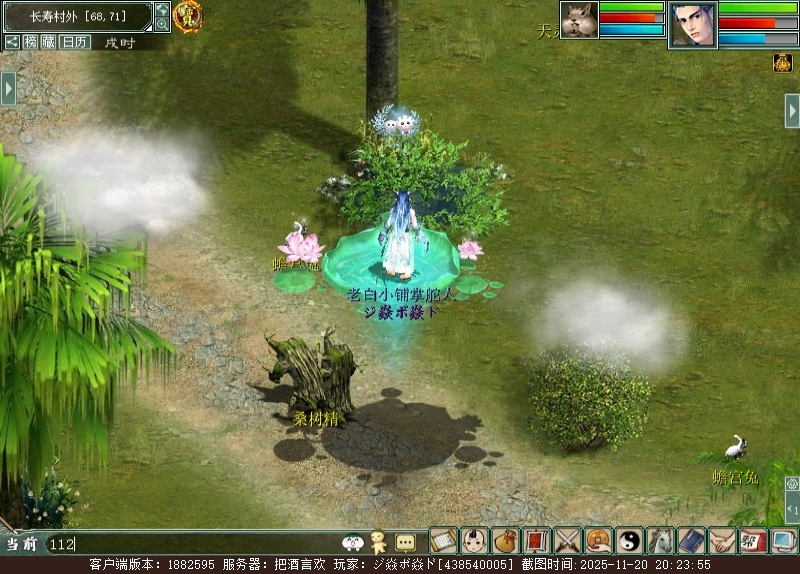This screenshot has height=574, width=800.
Task: Open the player character portrait
Action: click(x=692, y=24)
